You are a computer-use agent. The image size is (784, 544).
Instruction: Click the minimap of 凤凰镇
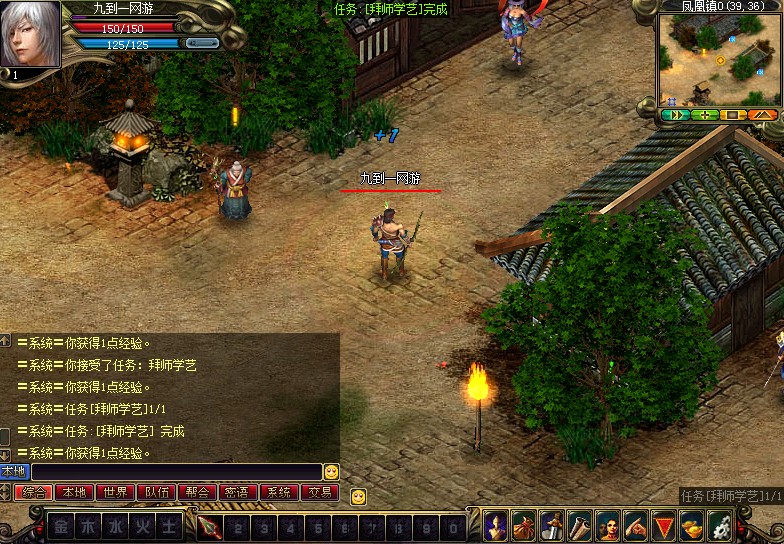[718, 58]
